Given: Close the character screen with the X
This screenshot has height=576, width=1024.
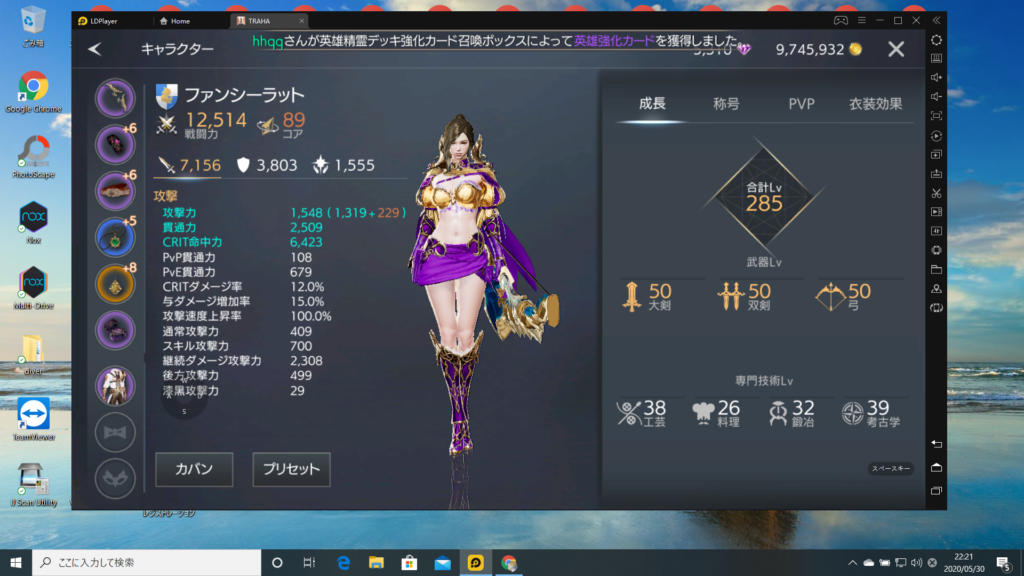Looking at the screenshot, I should 896,49.
